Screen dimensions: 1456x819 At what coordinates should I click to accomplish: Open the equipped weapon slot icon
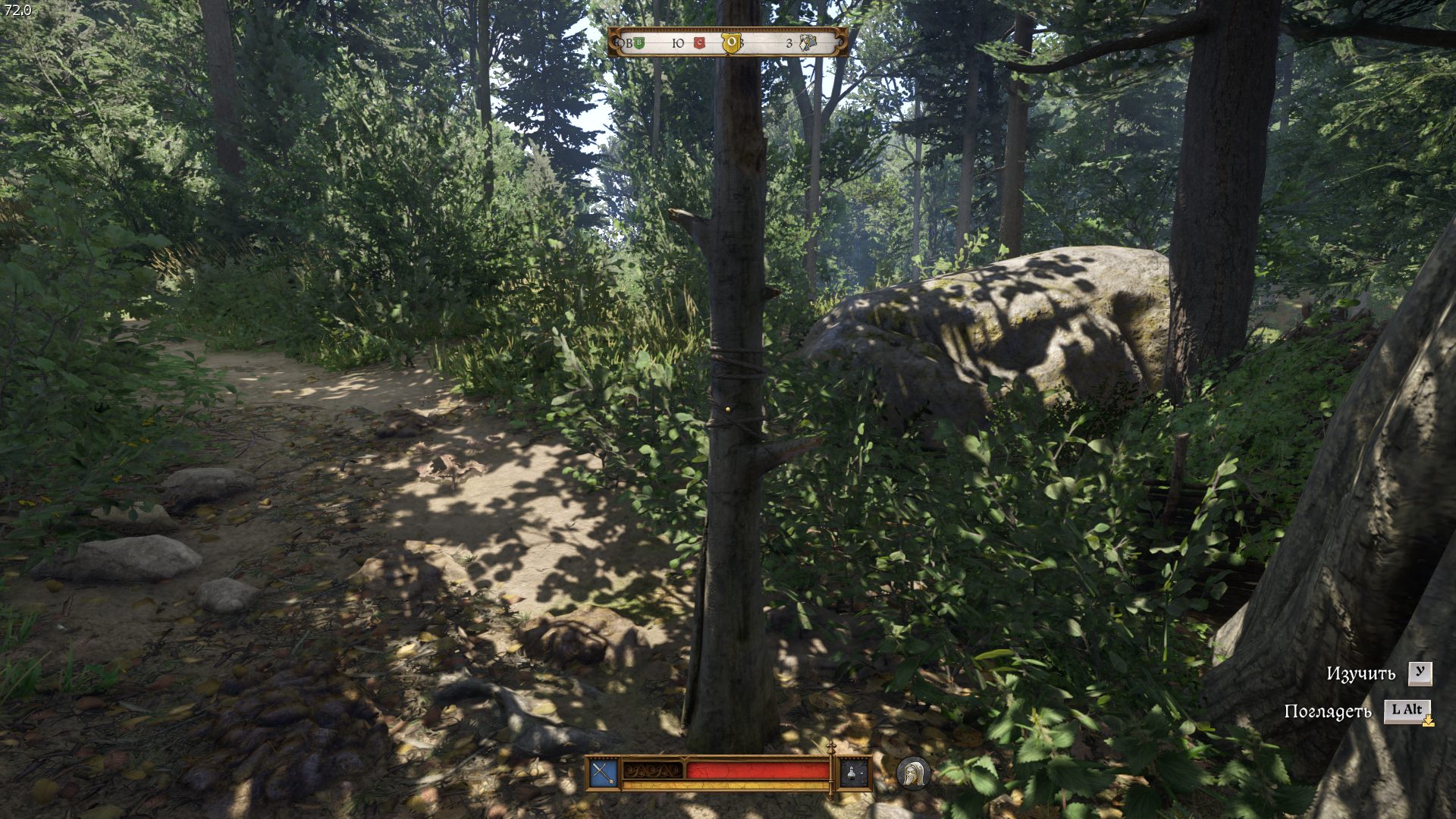(603, 773)
